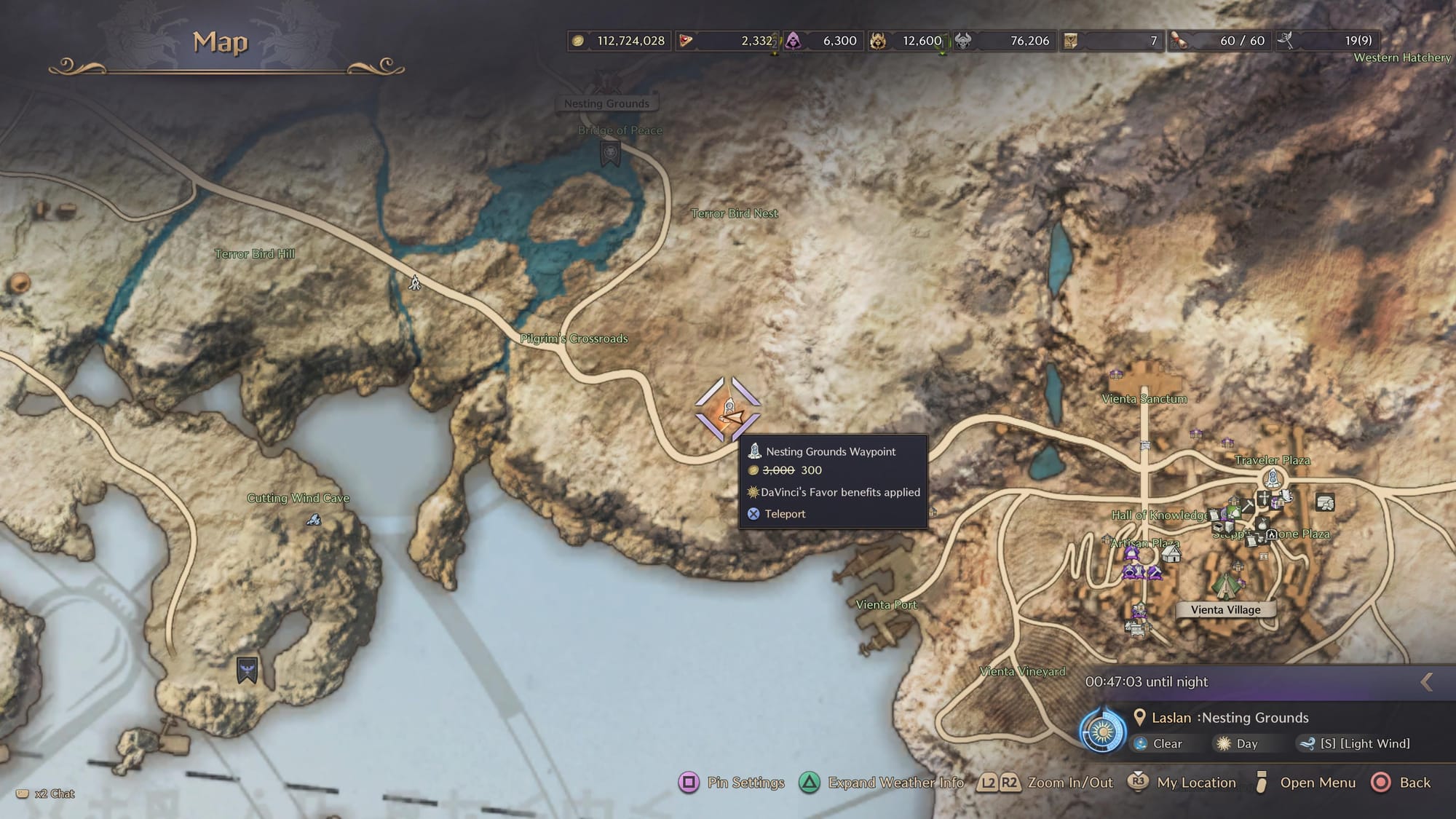Select the Traveler Plaza waypoint marker
1456x819 pixels.
[1272, 479]
